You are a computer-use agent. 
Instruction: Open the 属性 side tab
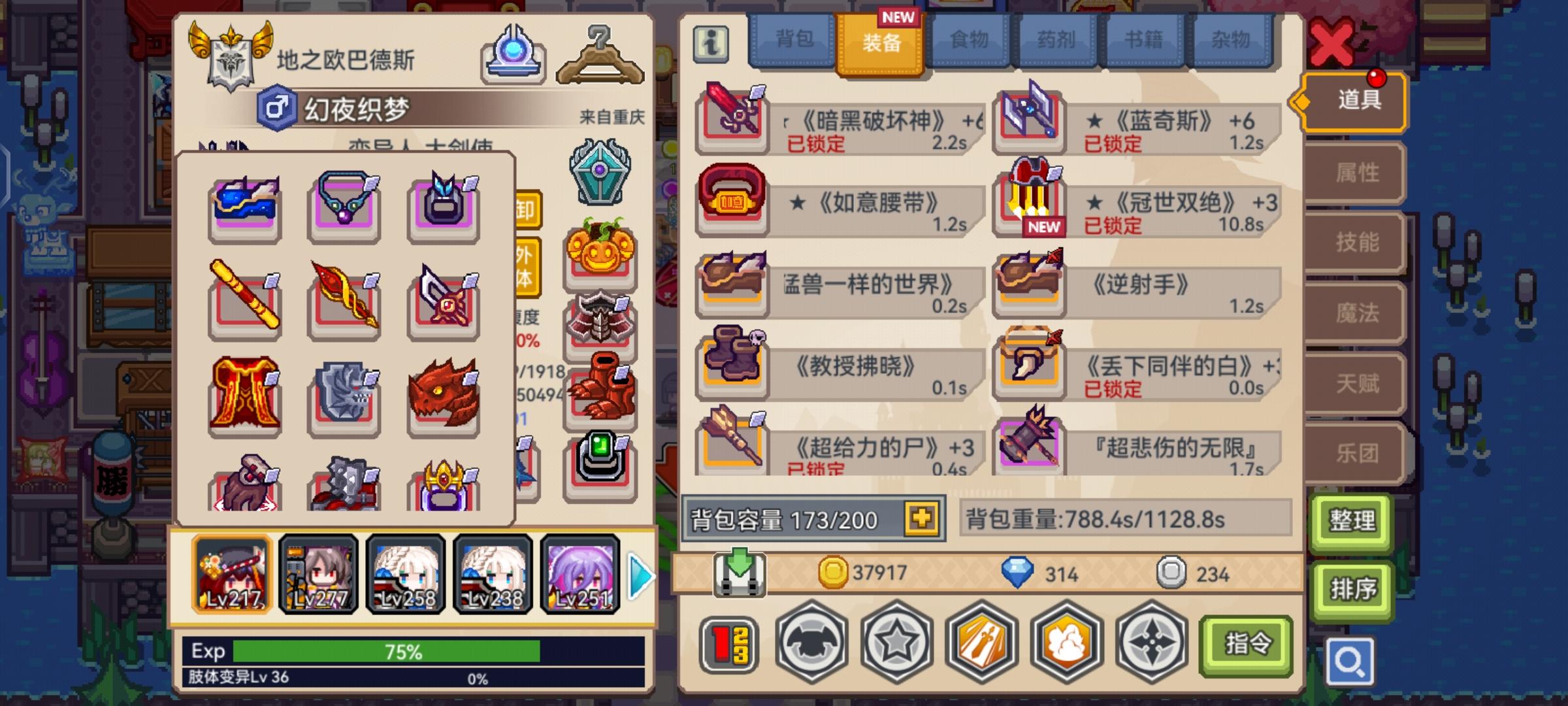[1353, 172]
